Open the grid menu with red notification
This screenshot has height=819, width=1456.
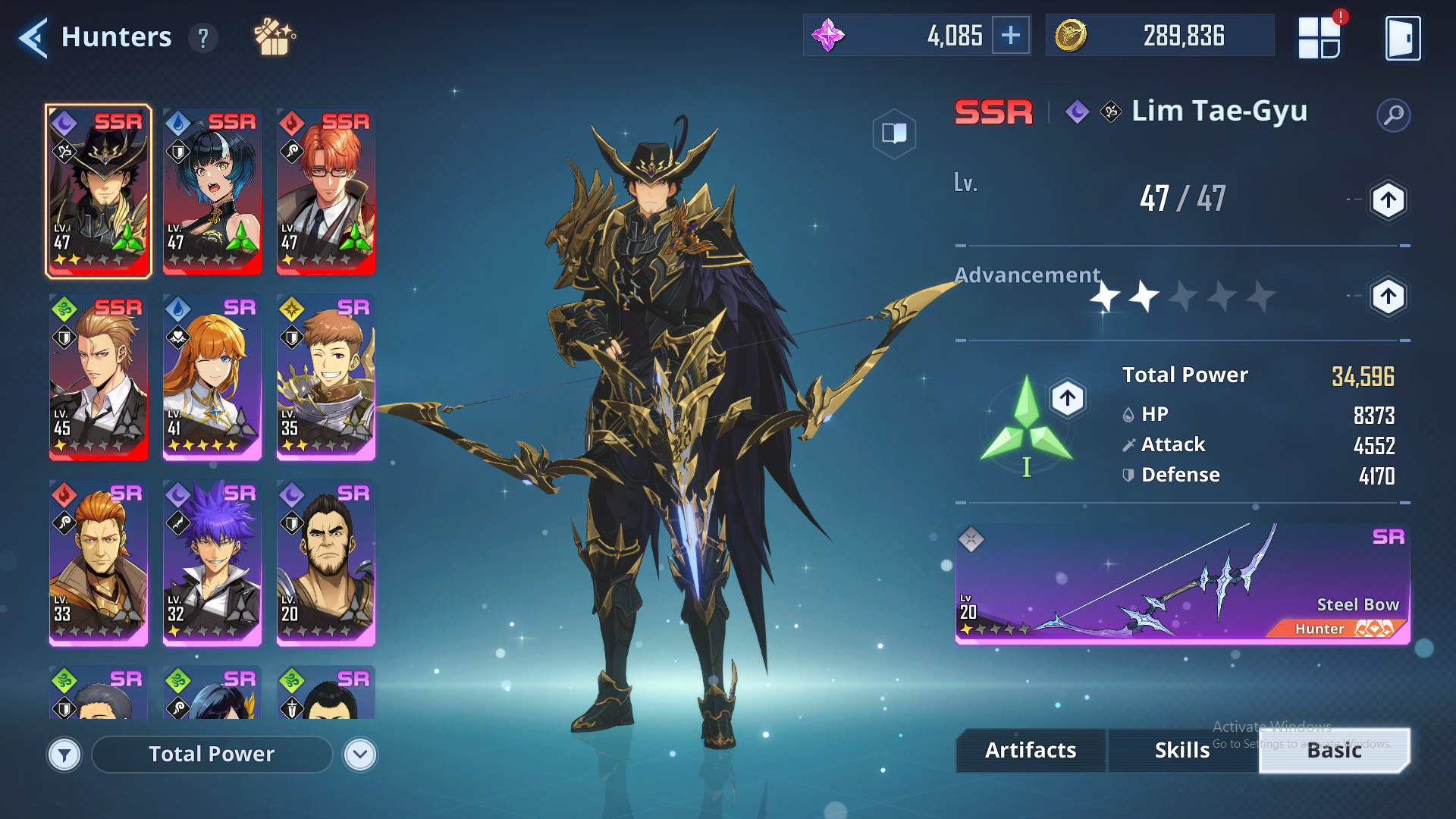[x=1319, y=37]
